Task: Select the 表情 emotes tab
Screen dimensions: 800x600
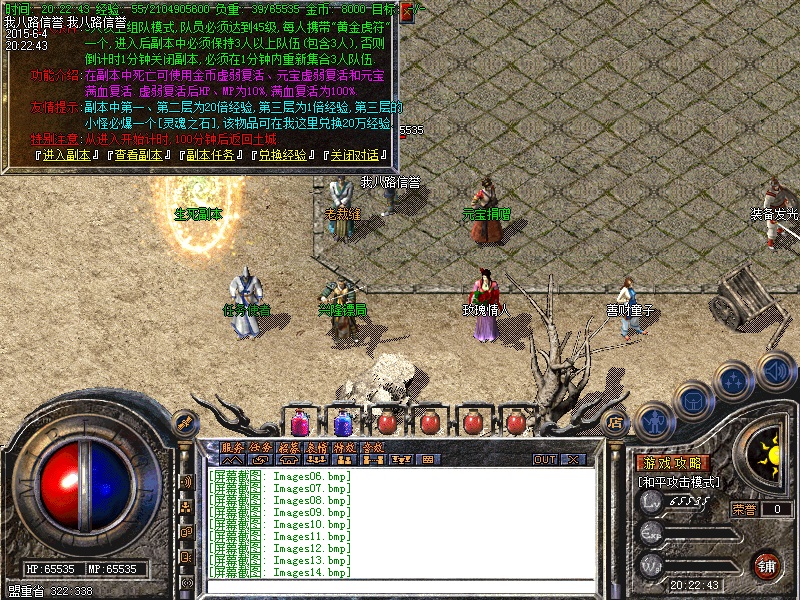Action: point(317,447)
